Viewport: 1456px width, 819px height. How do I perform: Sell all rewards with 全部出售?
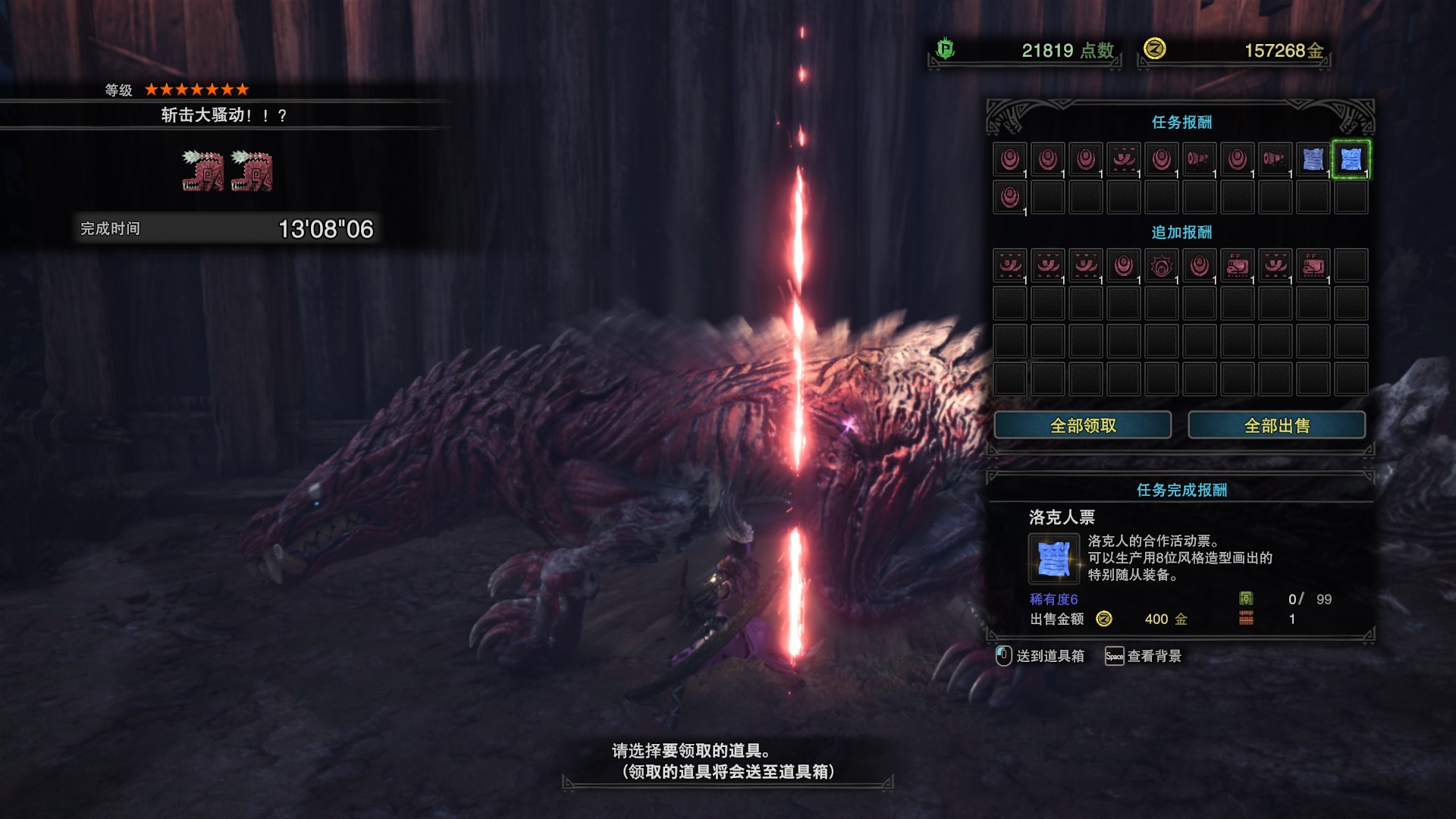point(1276,425)
